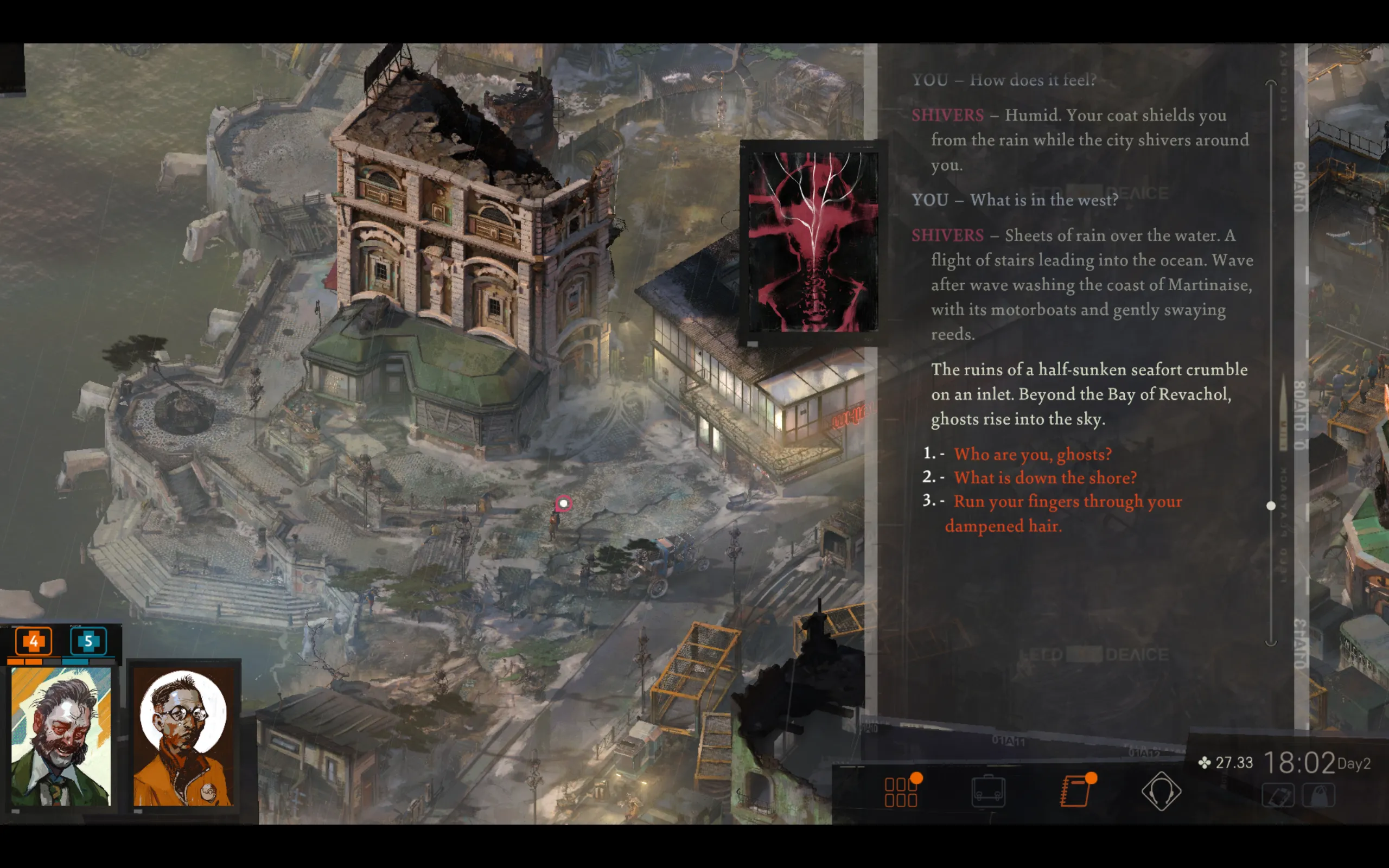Click the dialogue scrollbar handle
This screenshot has width=1389, height=868.
[x=1271, y=506]
